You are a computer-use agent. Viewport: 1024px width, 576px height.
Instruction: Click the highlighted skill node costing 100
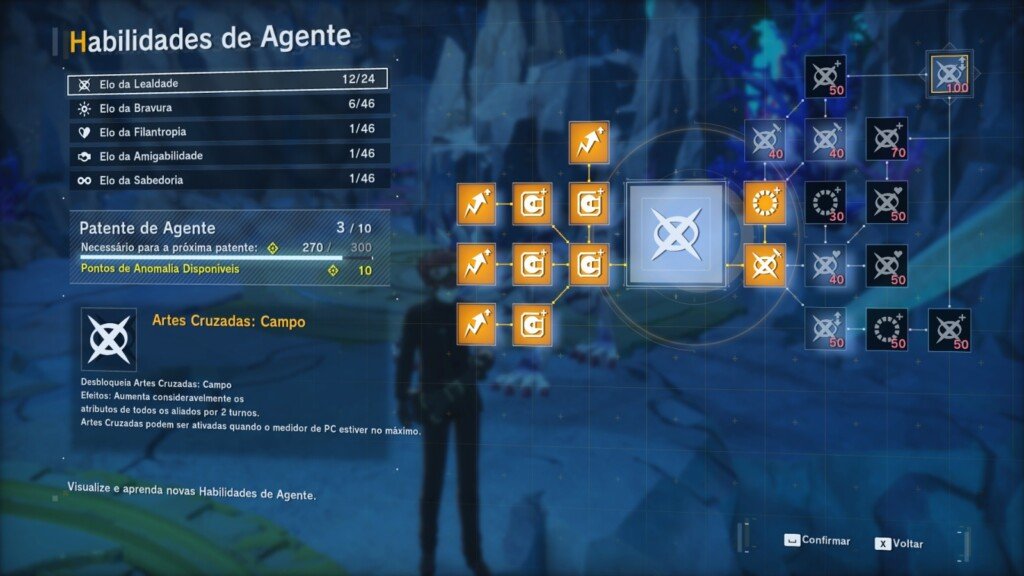948,72
